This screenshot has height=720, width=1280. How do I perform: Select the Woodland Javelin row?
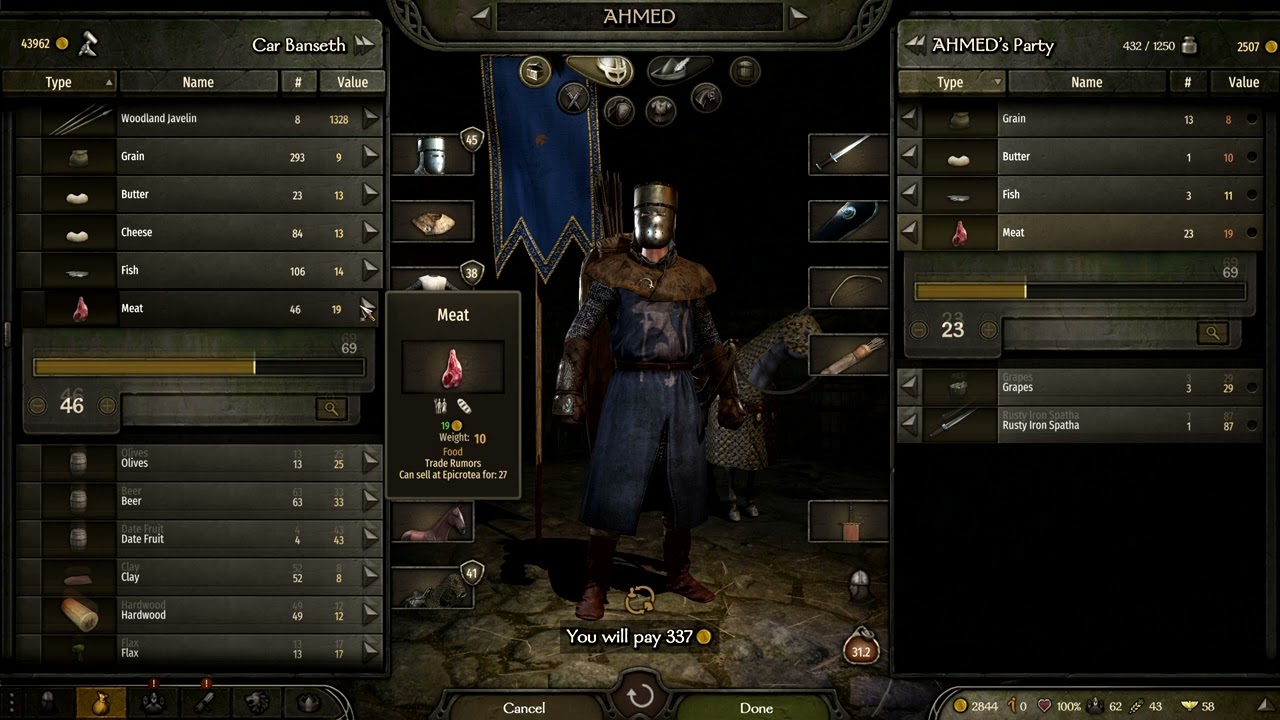[x=200, y=119]
